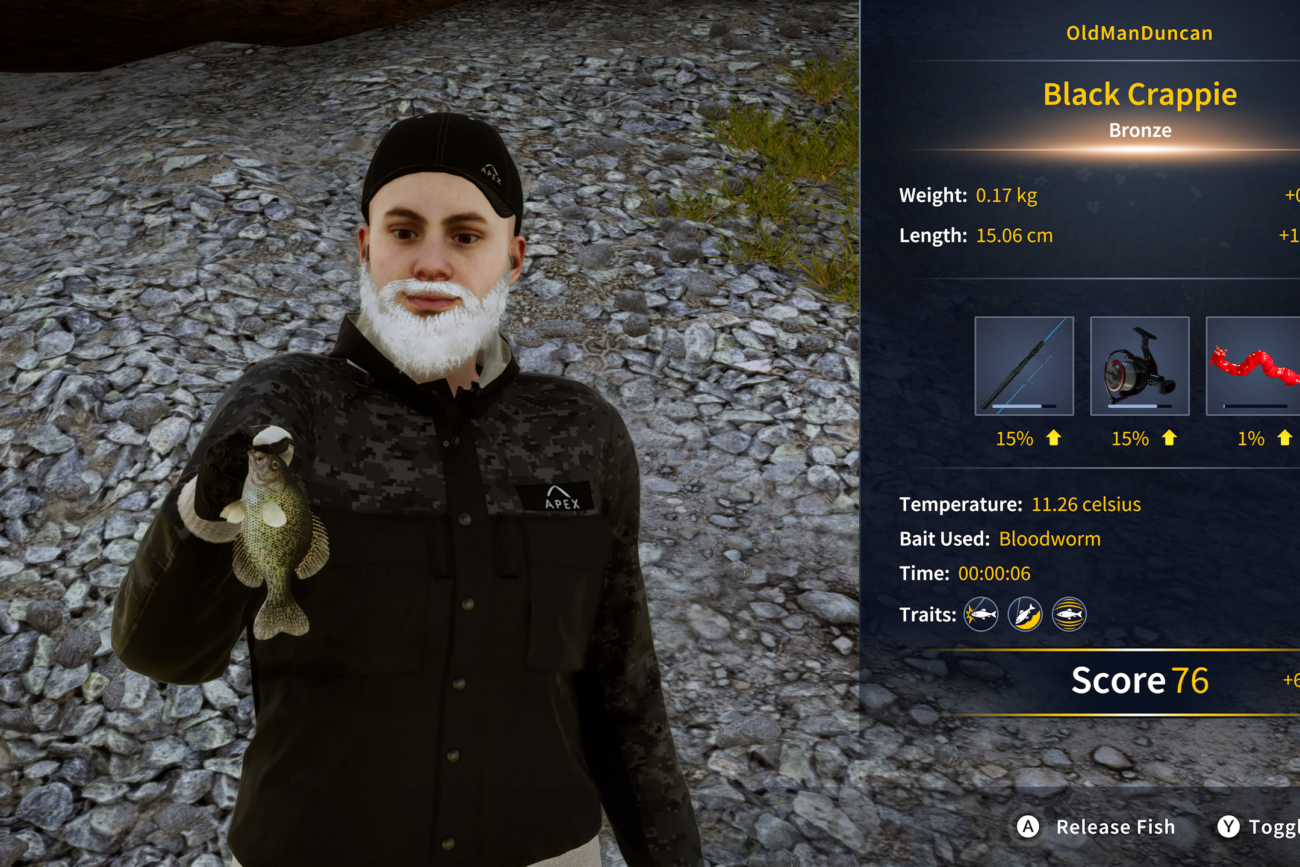Inspect the fish-with-spark trait icon
Screen dimensions: 1300x867
981,614
